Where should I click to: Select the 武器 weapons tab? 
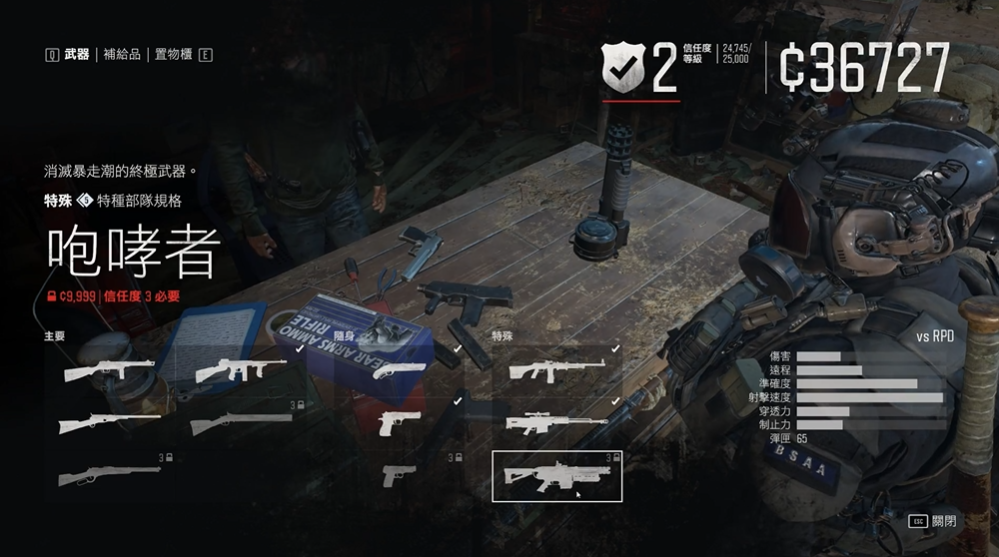pyautogui.click(x=76, y=55)
